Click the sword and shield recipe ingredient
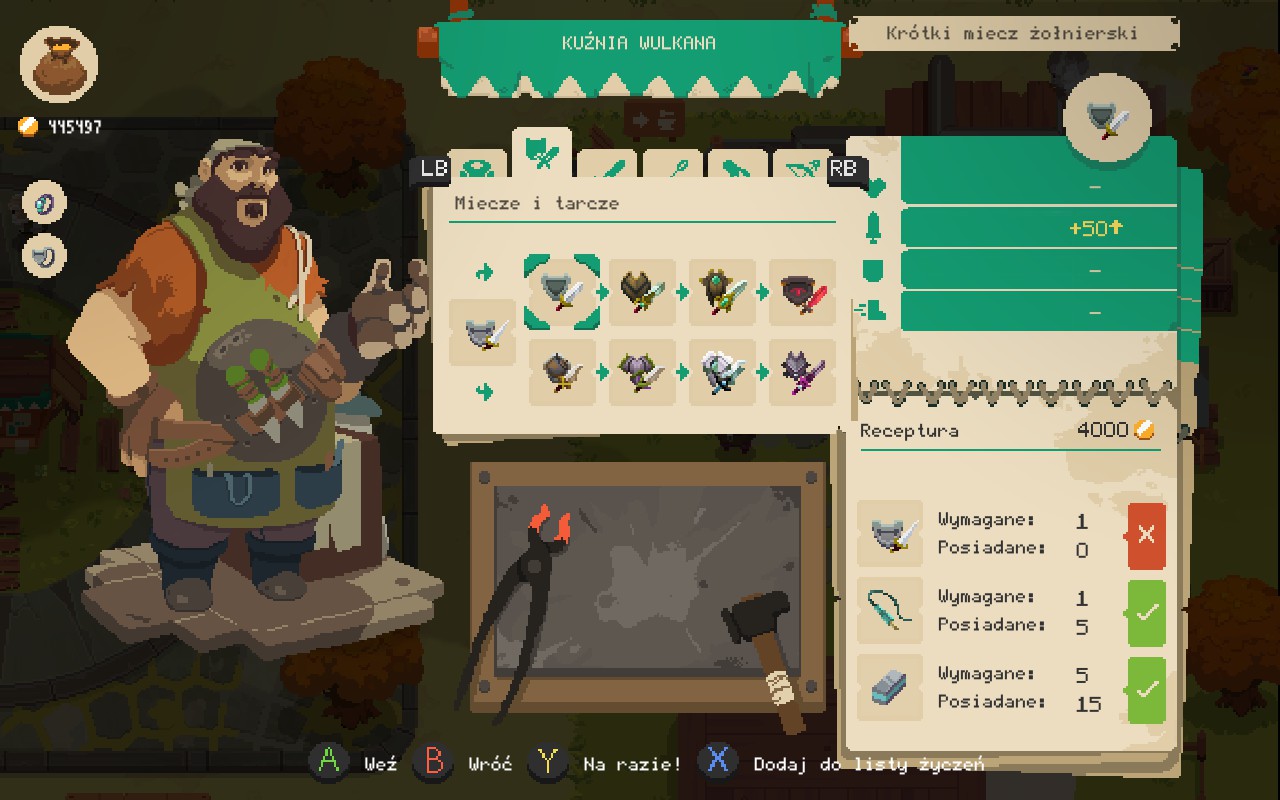The width and height of the screenshot is (1280, 800). tap(890, 535)
